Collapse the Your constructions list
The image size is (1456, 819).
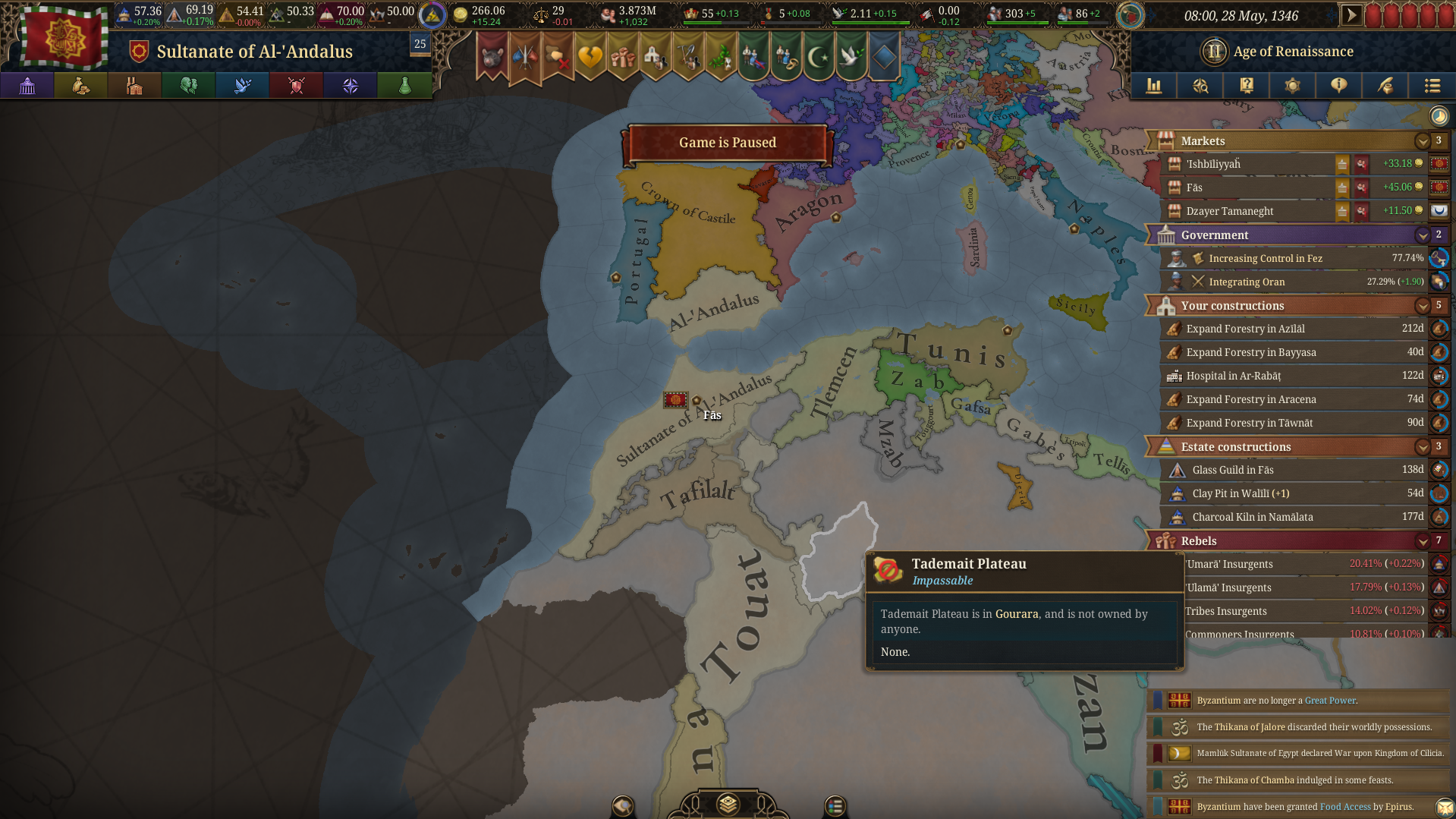point(1423,306)
